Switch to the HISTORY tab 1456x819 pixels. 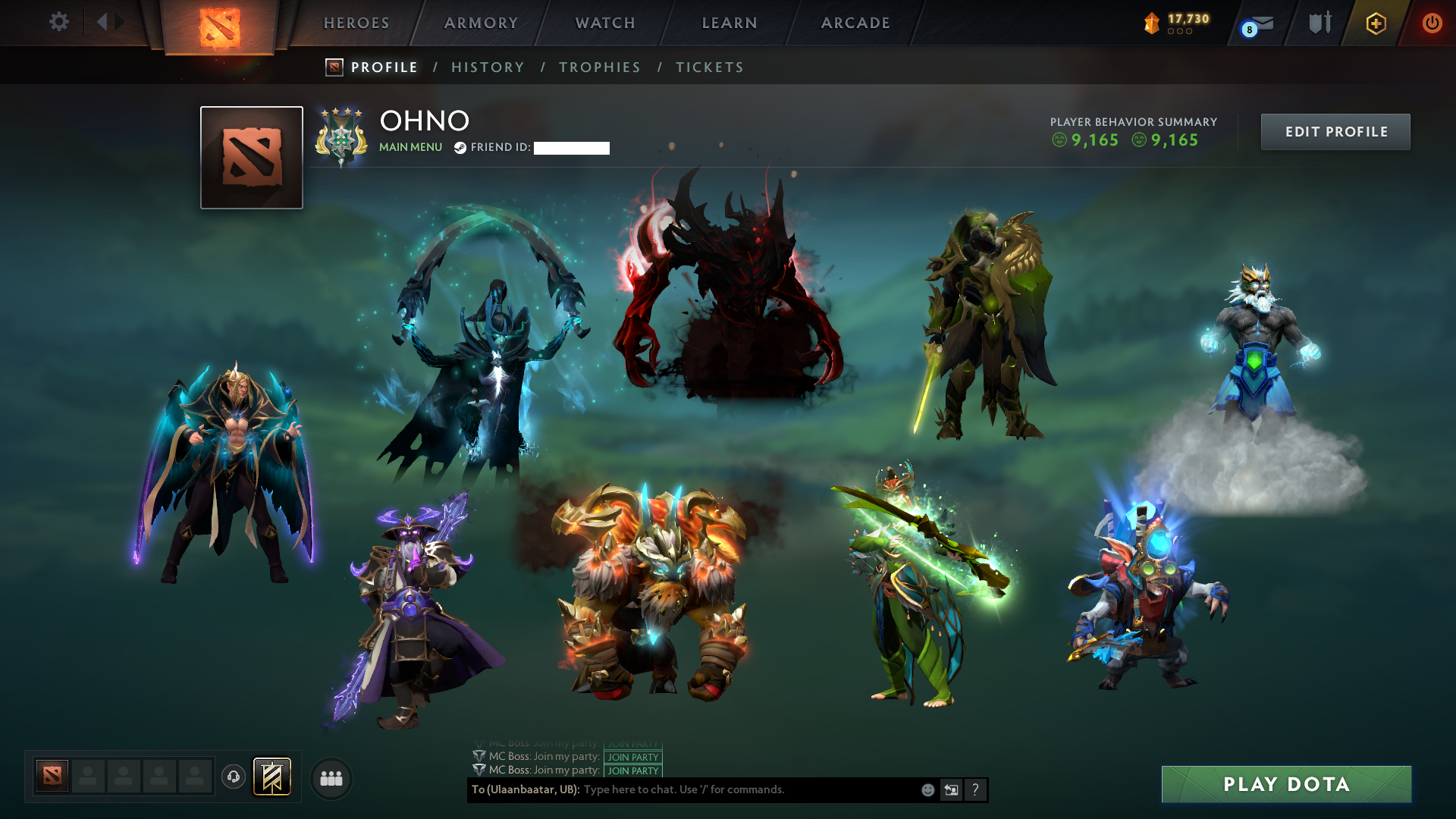[488, 67]
